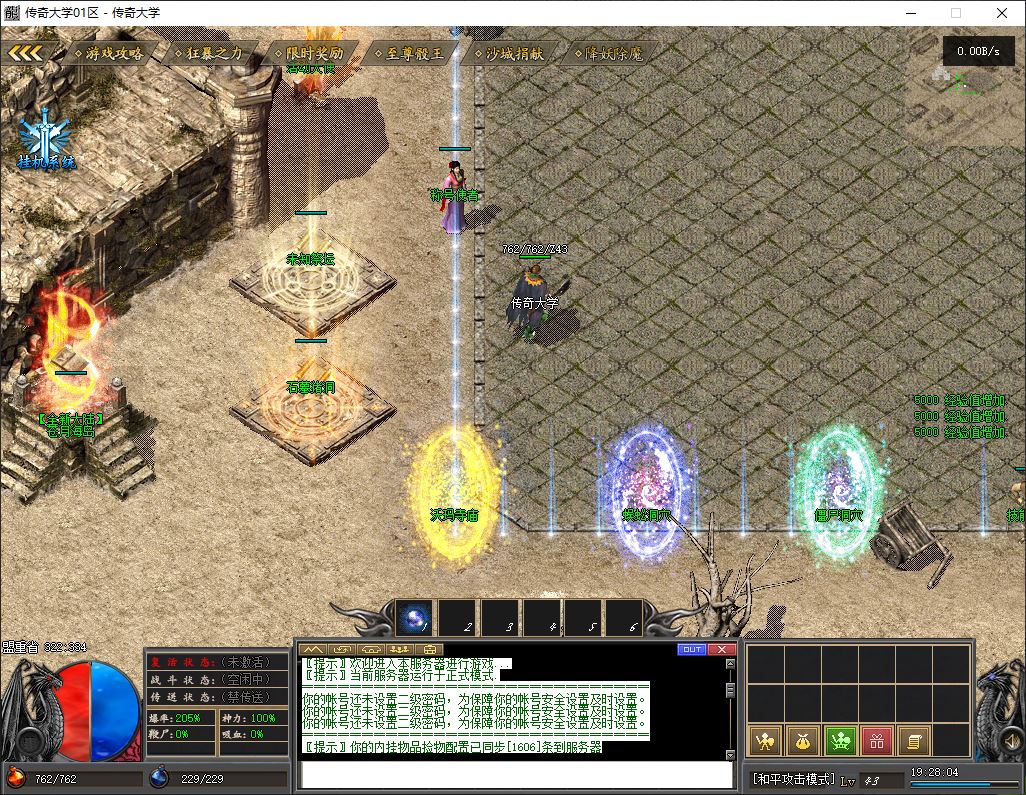Click the green shopping cart shop icon

click(840, 741)
